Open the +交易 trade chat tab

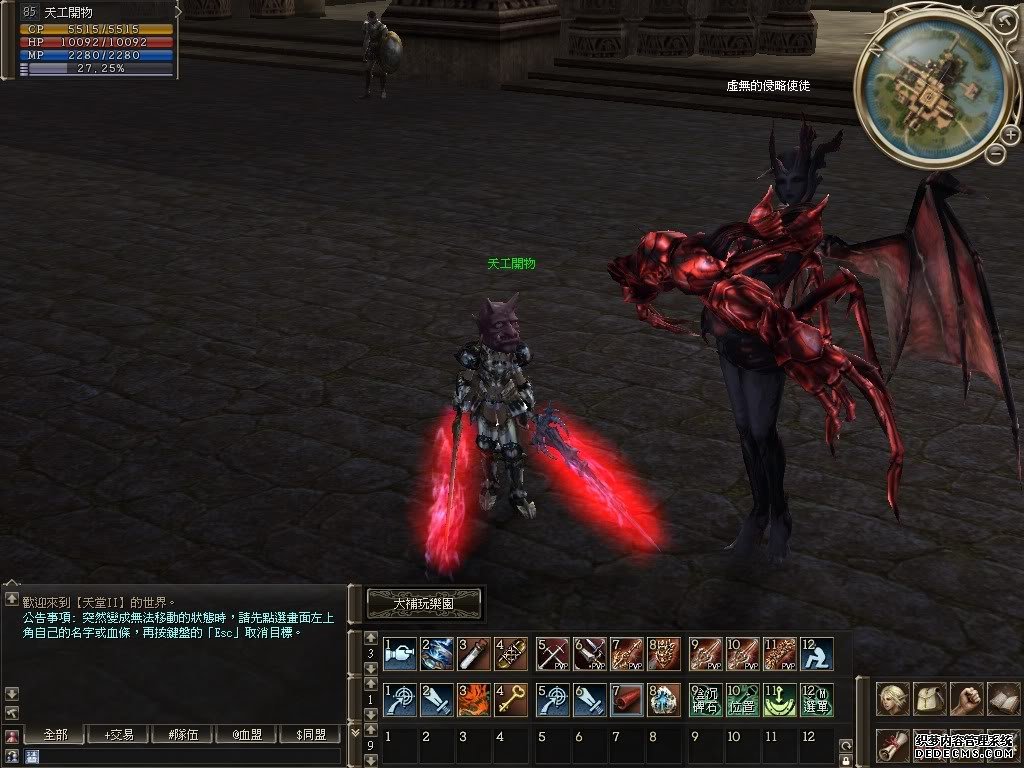click(x=118, y=735)
